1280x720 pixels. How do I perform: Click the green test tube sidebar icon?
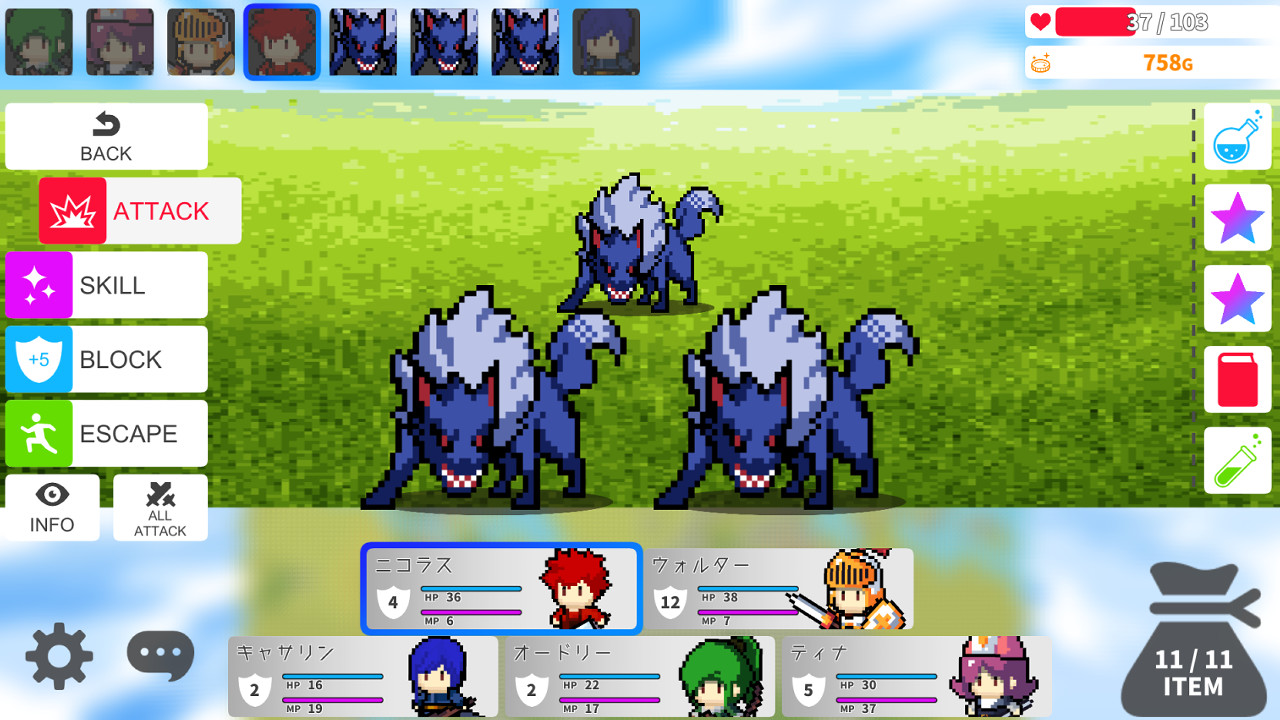pyautogui.click(x=1237, y=460)
